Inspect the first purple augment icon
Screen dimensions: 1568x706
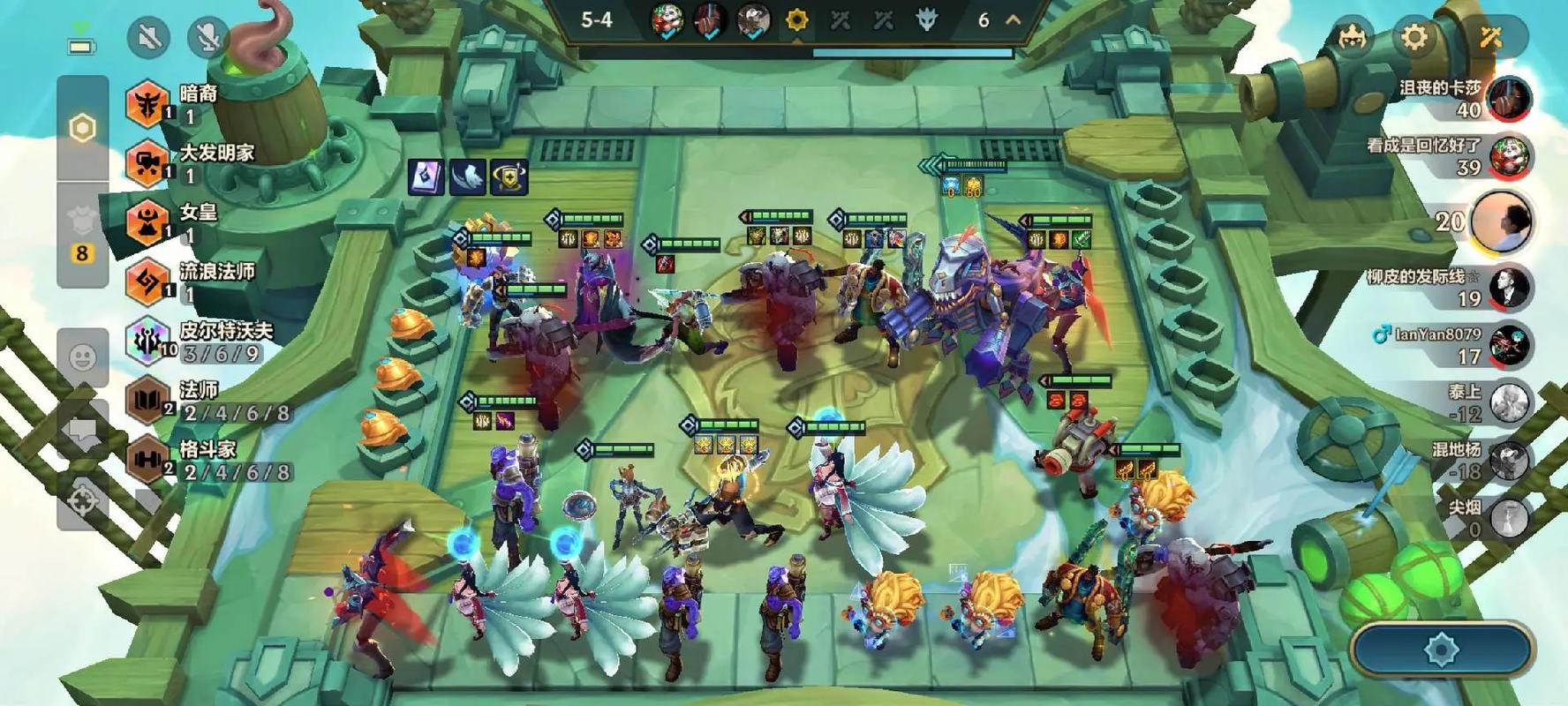[x=426, y=176]
